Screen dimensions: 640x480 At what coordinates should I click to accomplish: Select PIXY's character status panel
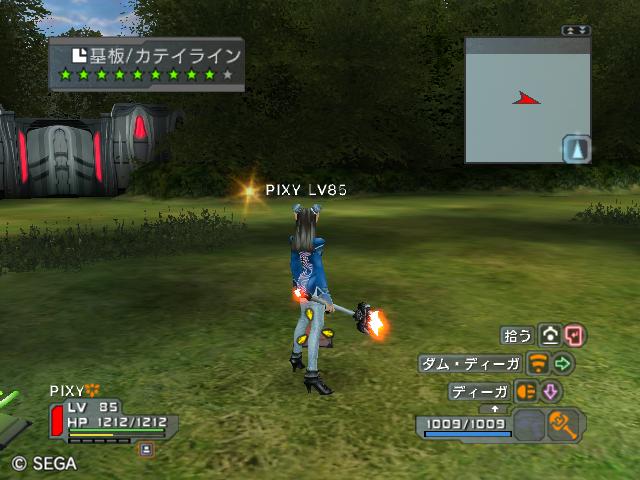coord(110,420)
